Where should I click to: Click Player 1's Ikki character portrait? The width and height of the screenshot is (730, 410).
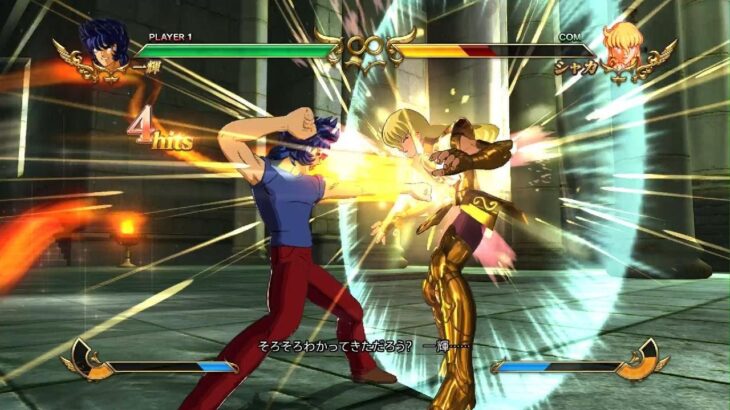tap(103, 46)
